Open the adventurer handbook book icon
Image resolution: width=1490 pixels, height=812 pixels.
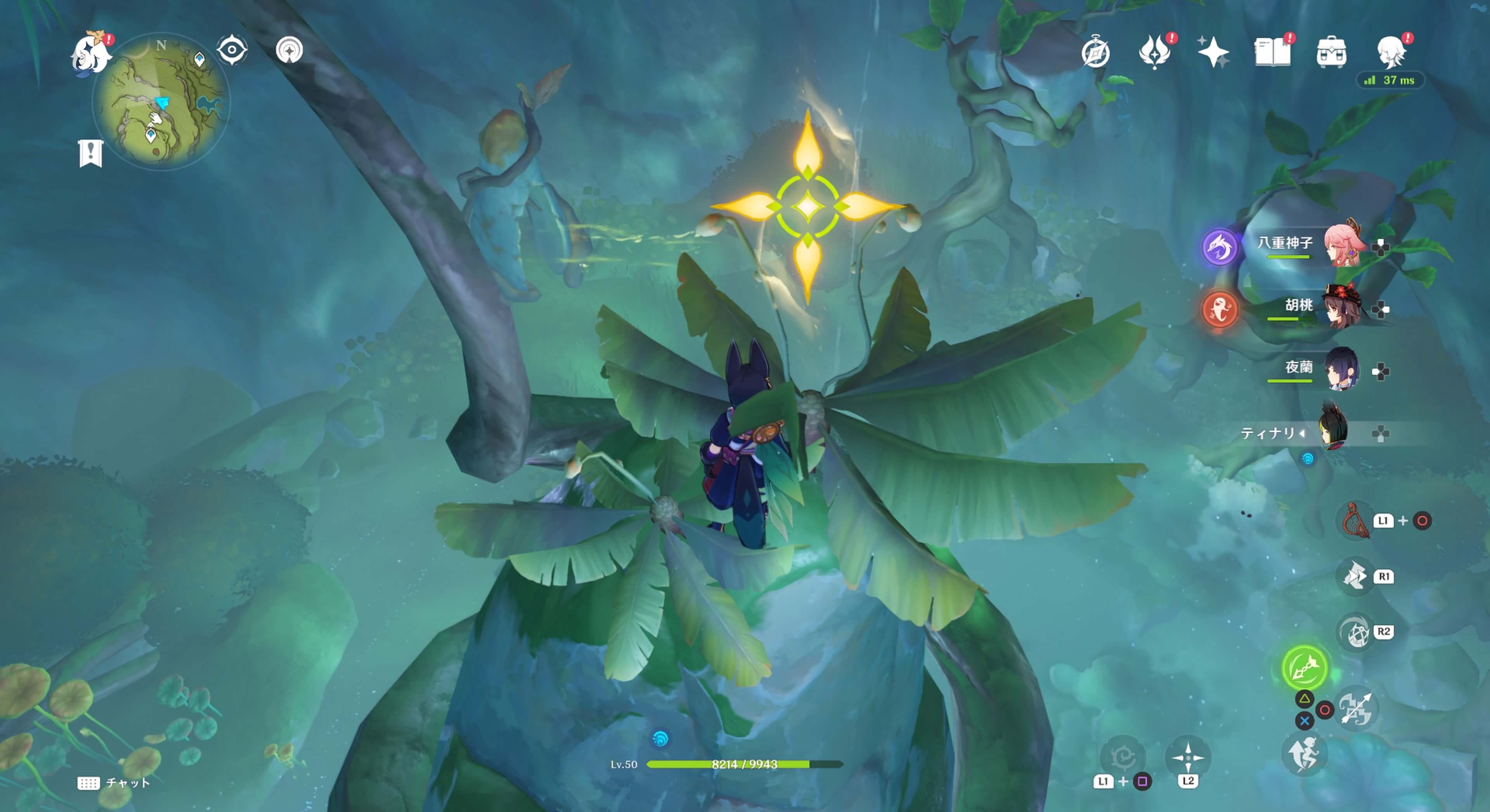click(x=1272, y=53)
